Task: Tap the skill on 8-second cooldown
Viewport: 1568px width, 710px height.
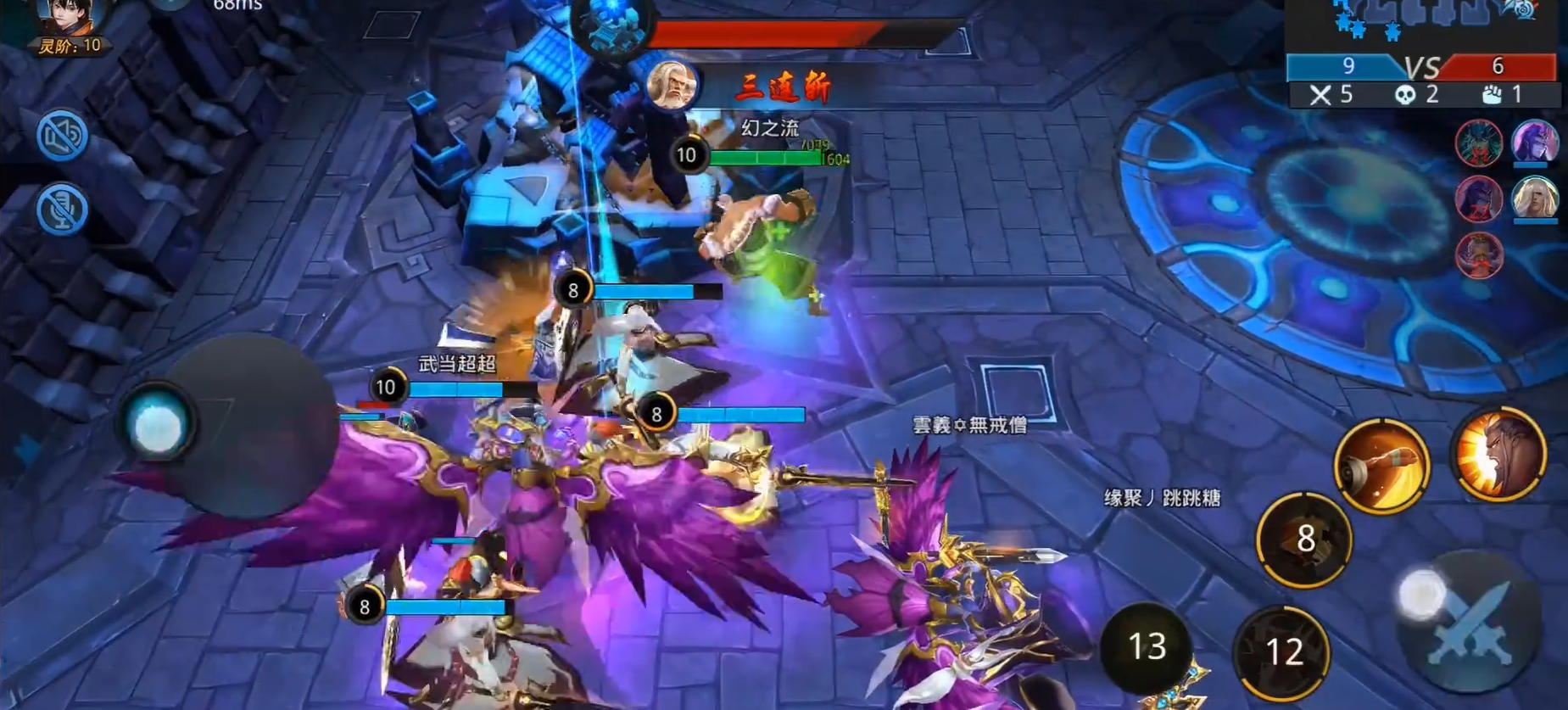Action: [x=1304, y=539]
